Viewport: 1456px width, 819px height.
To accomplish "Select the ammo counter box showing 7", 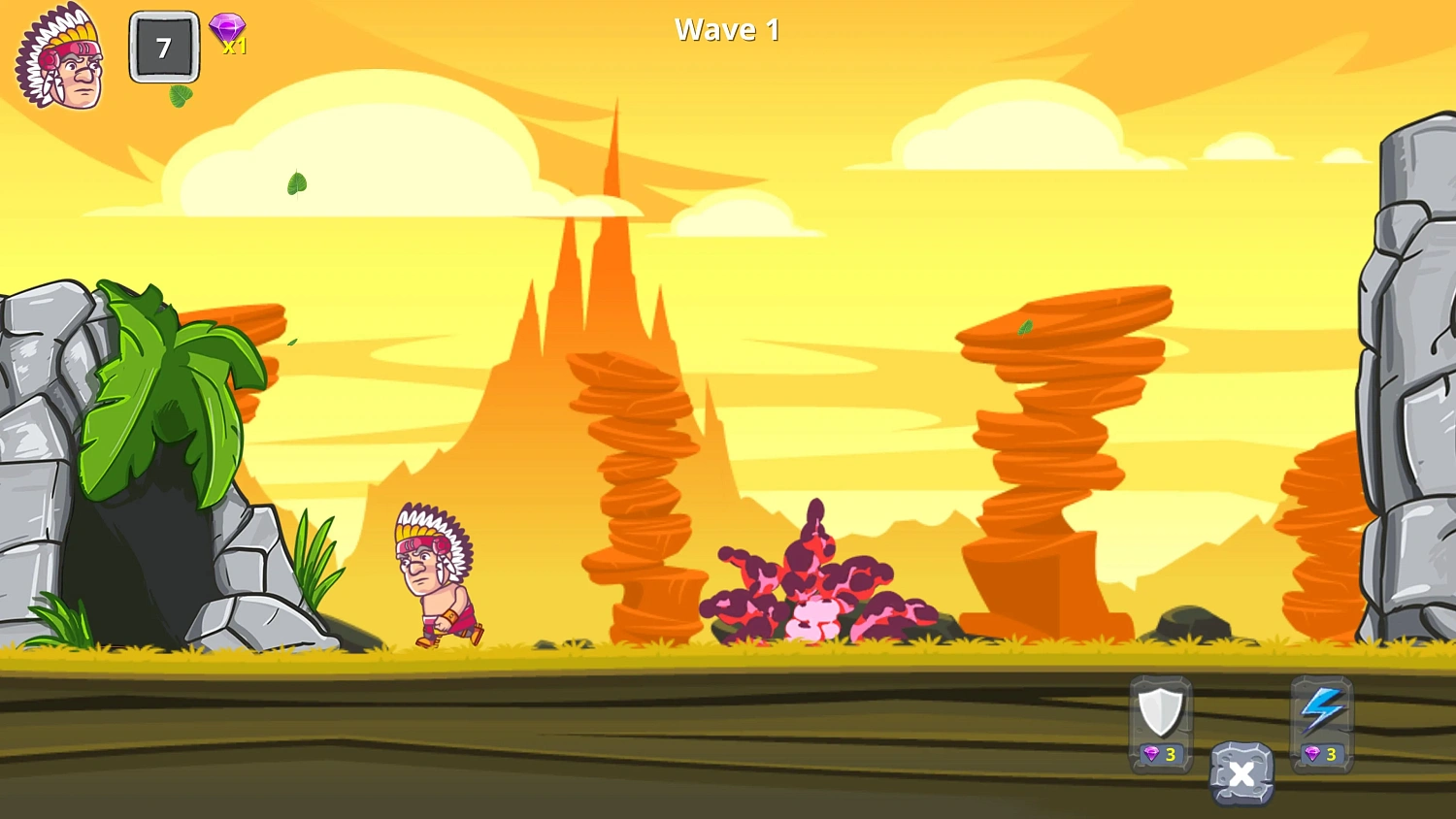I will click(162, 47).
